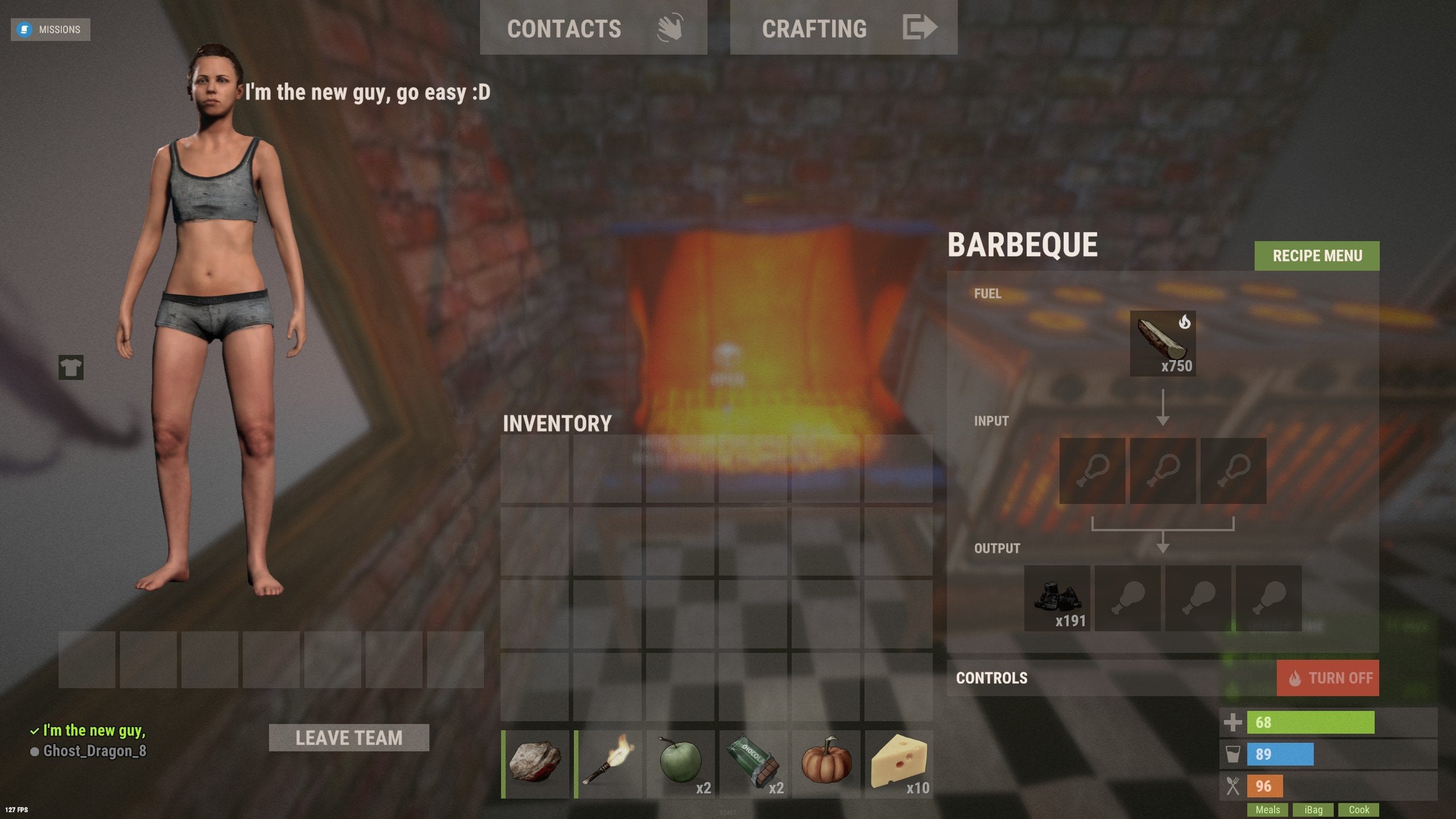Select the pumpkin in the hotbar
The image size is (1456, 819).
pos(826,763)
